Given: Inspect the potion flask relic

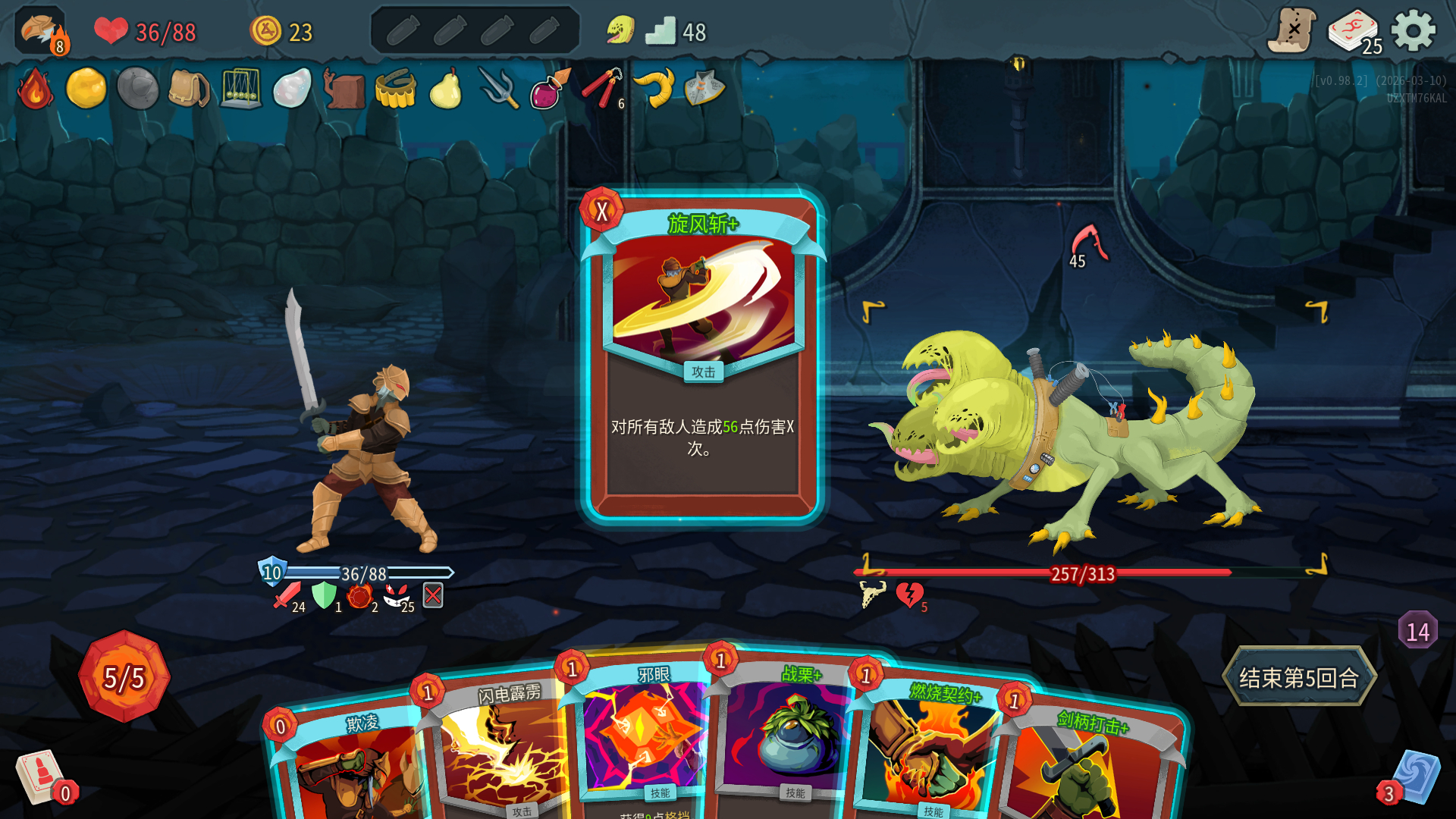Looking at the screenshot, I should coord(548,89).
